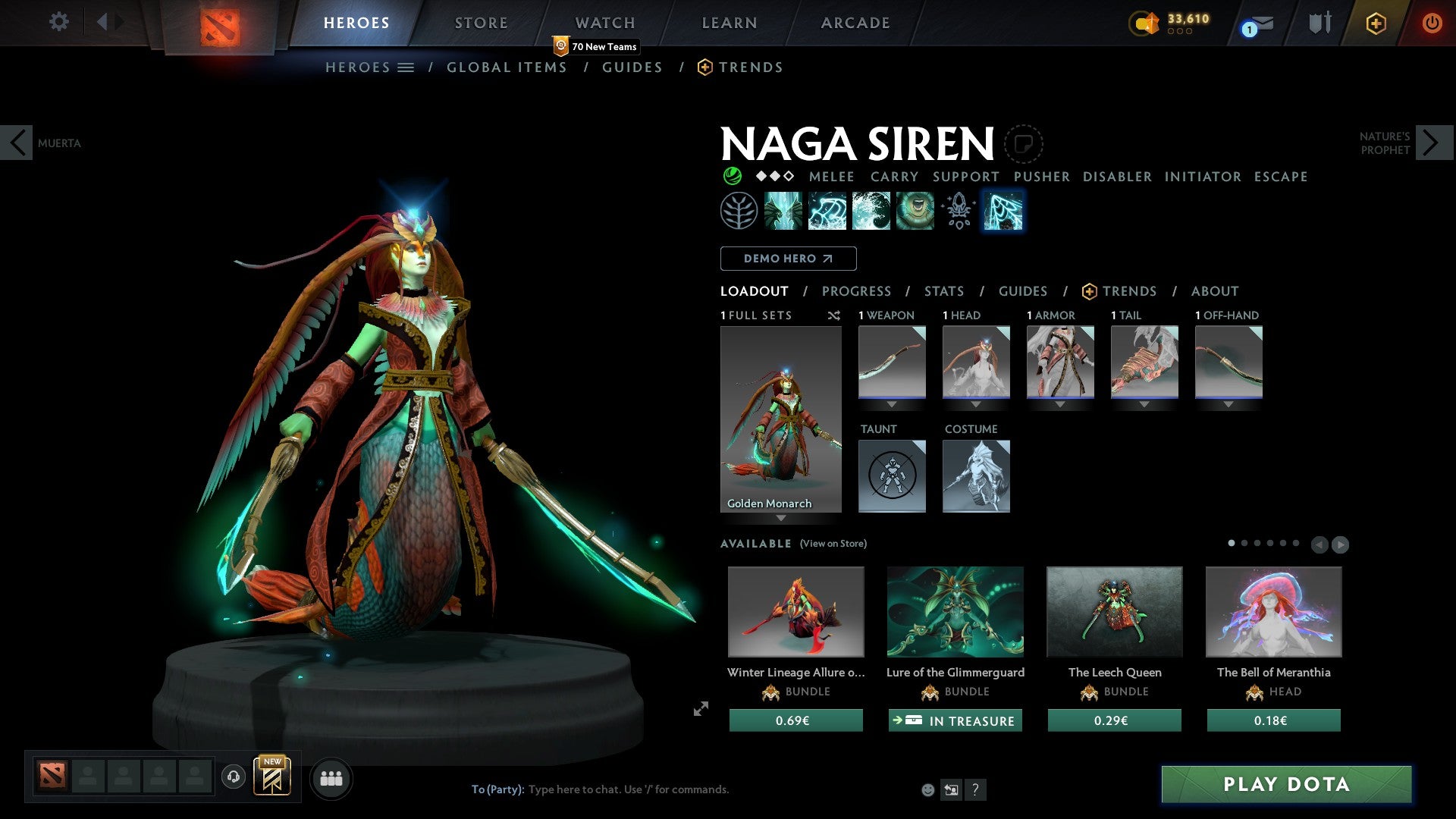Enable the highlighted facet icon
The image size is (1456, 819).
pos(1003,211)
